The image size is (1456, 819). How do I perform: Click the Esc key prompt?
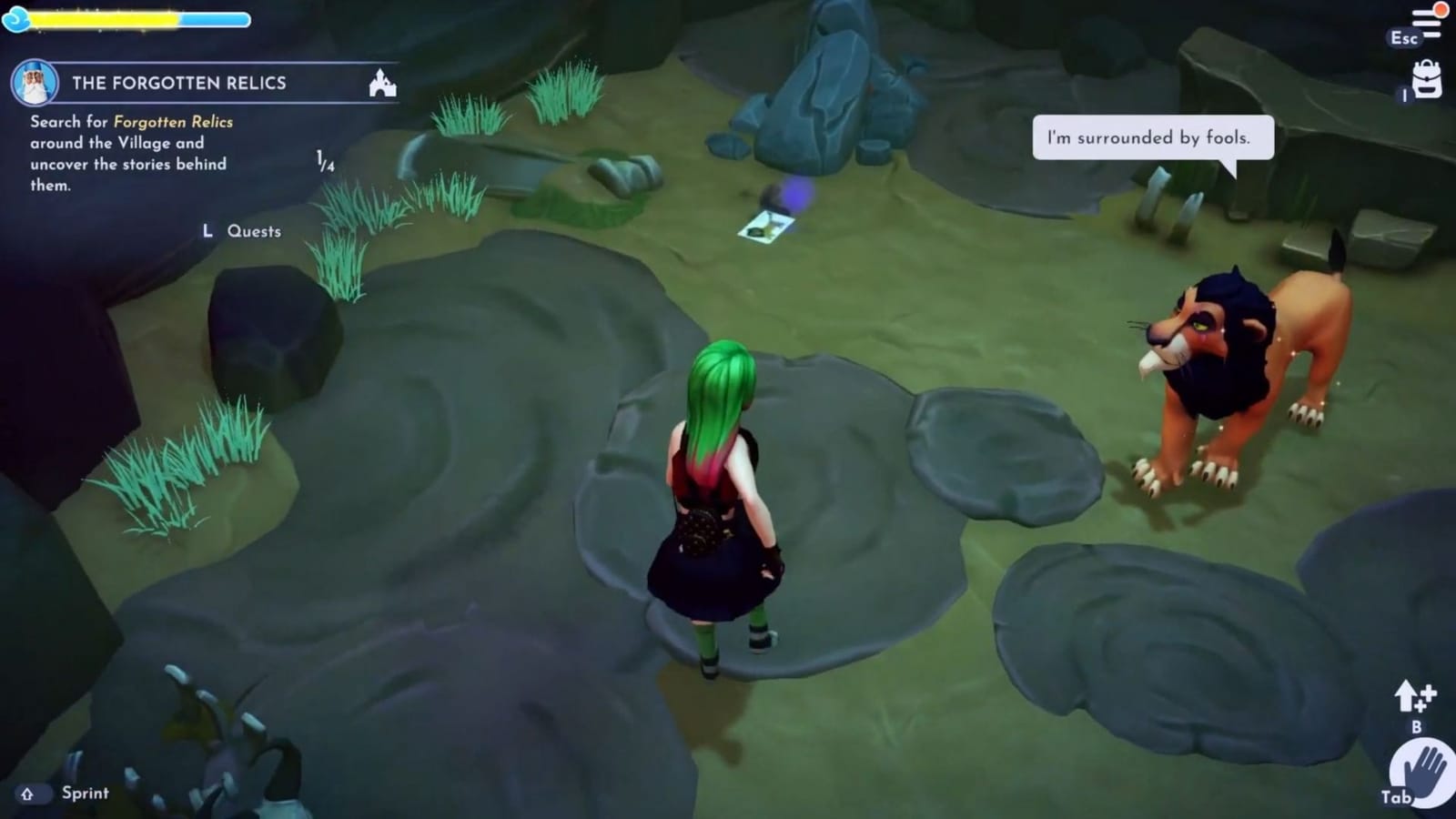coord(1403,39)
